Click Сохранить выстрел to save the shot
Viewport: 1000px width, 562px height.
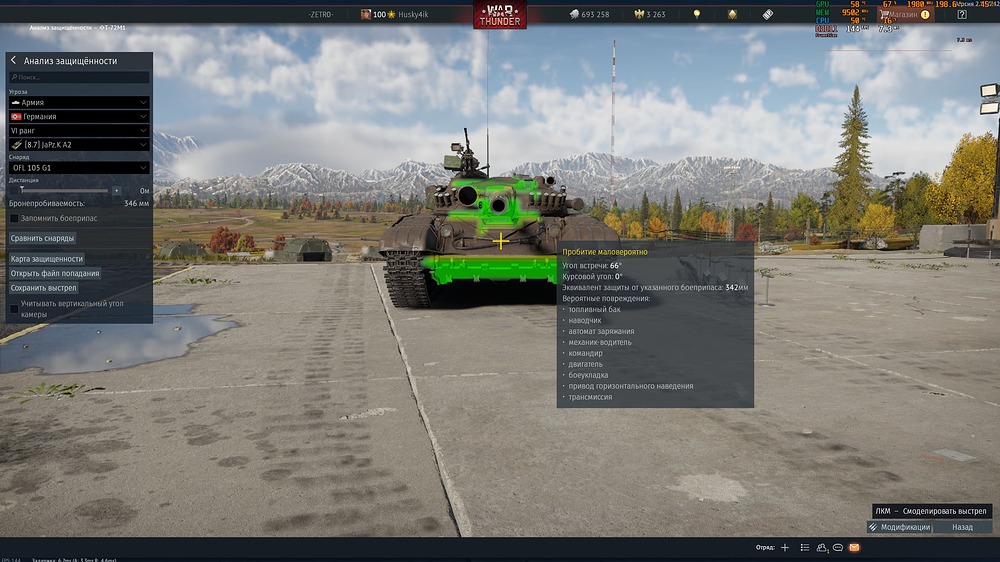[x=43, y=288]
